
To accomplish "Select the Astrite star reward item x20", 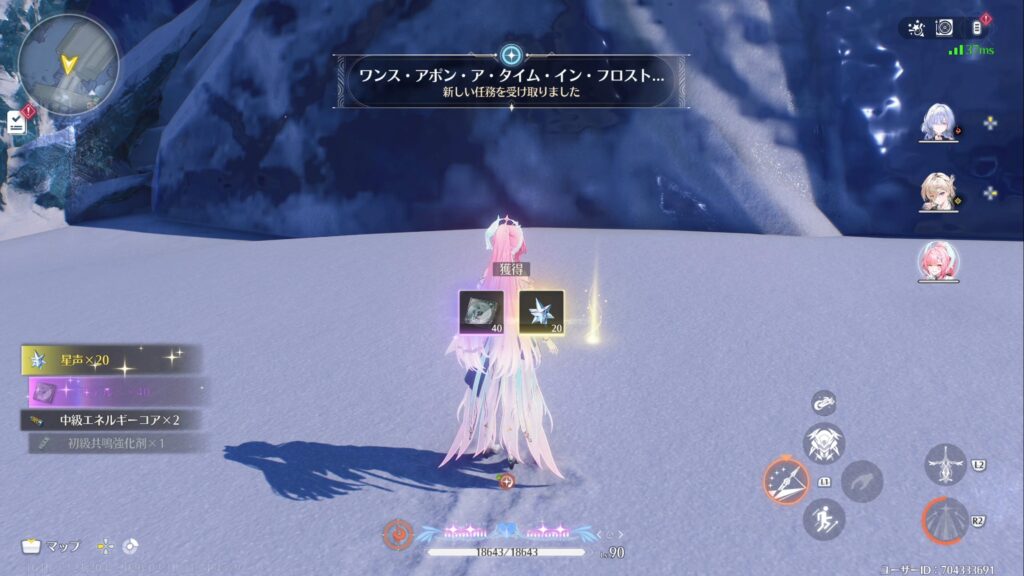I will point(541,312).
